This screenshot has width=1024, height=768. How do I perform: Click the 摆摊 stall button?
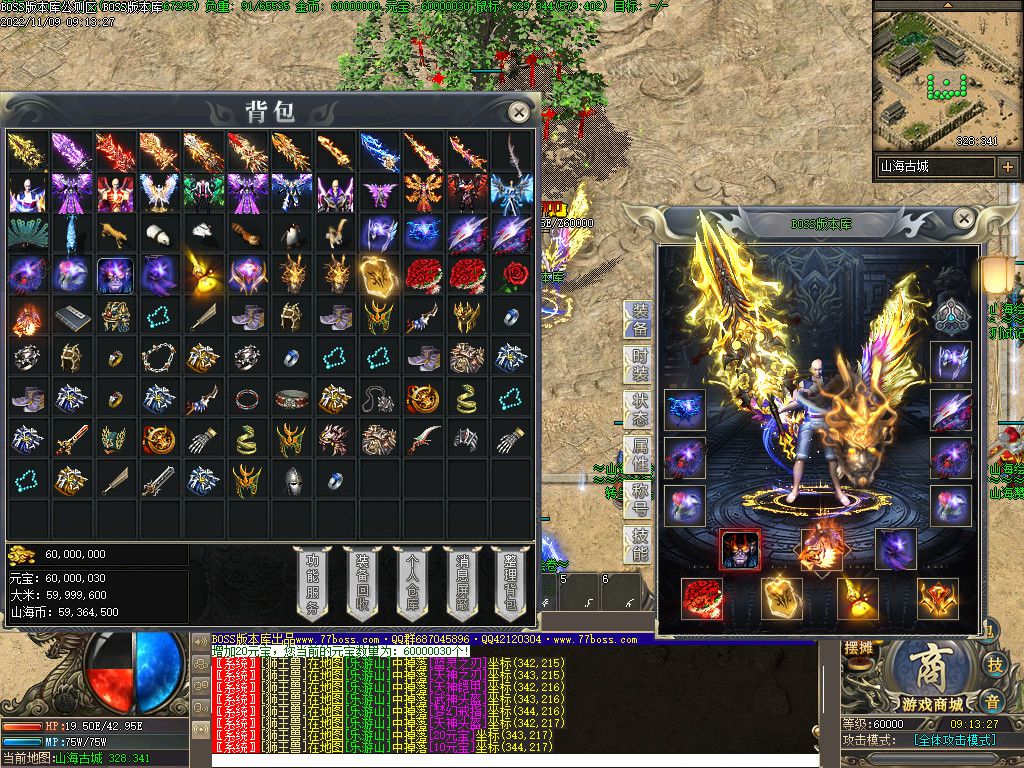(859, 650)
